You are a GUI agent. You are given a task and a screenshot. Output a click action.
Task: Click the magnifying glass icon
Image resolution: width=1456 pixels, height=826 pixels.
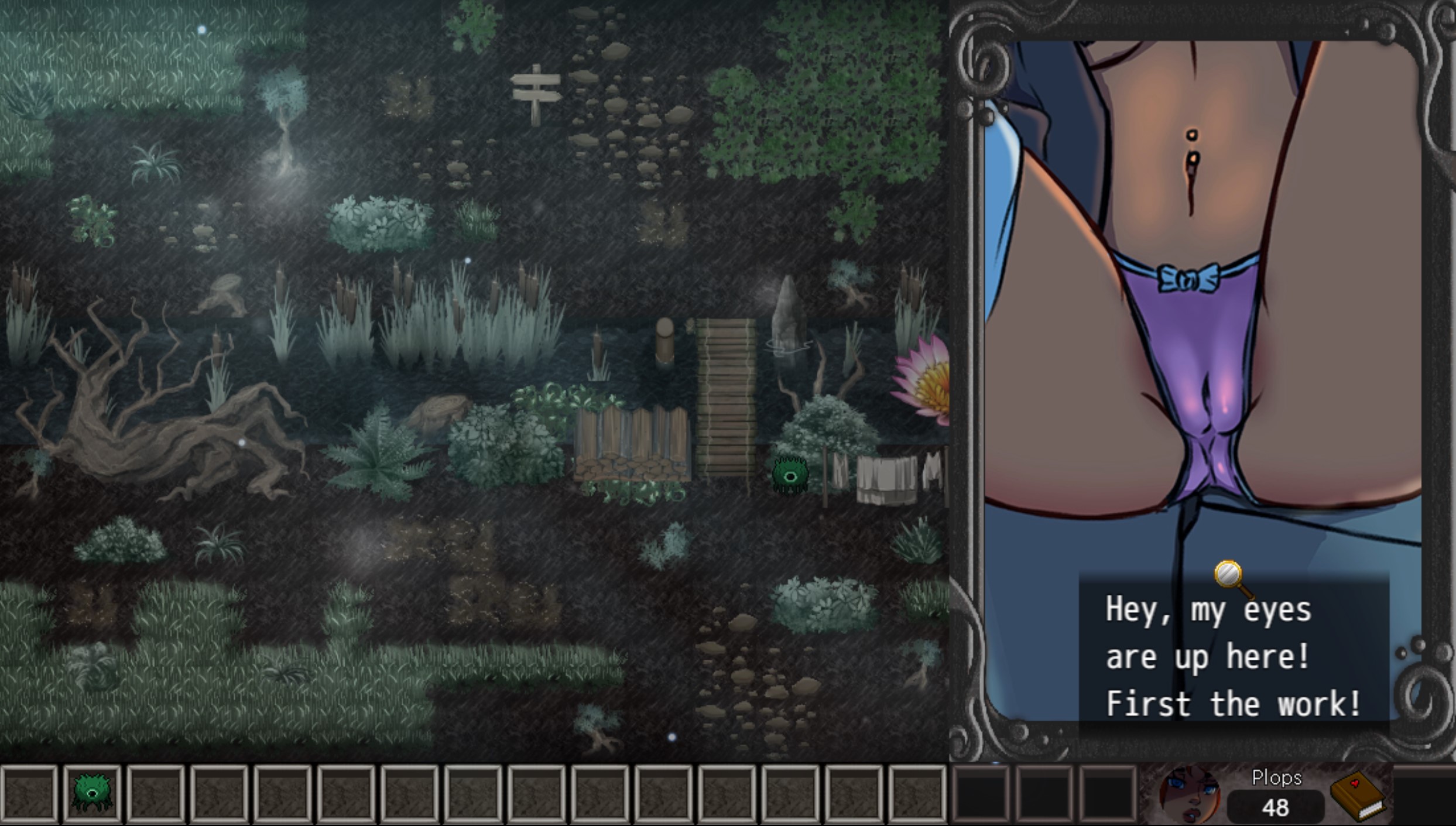(1229, 575)
